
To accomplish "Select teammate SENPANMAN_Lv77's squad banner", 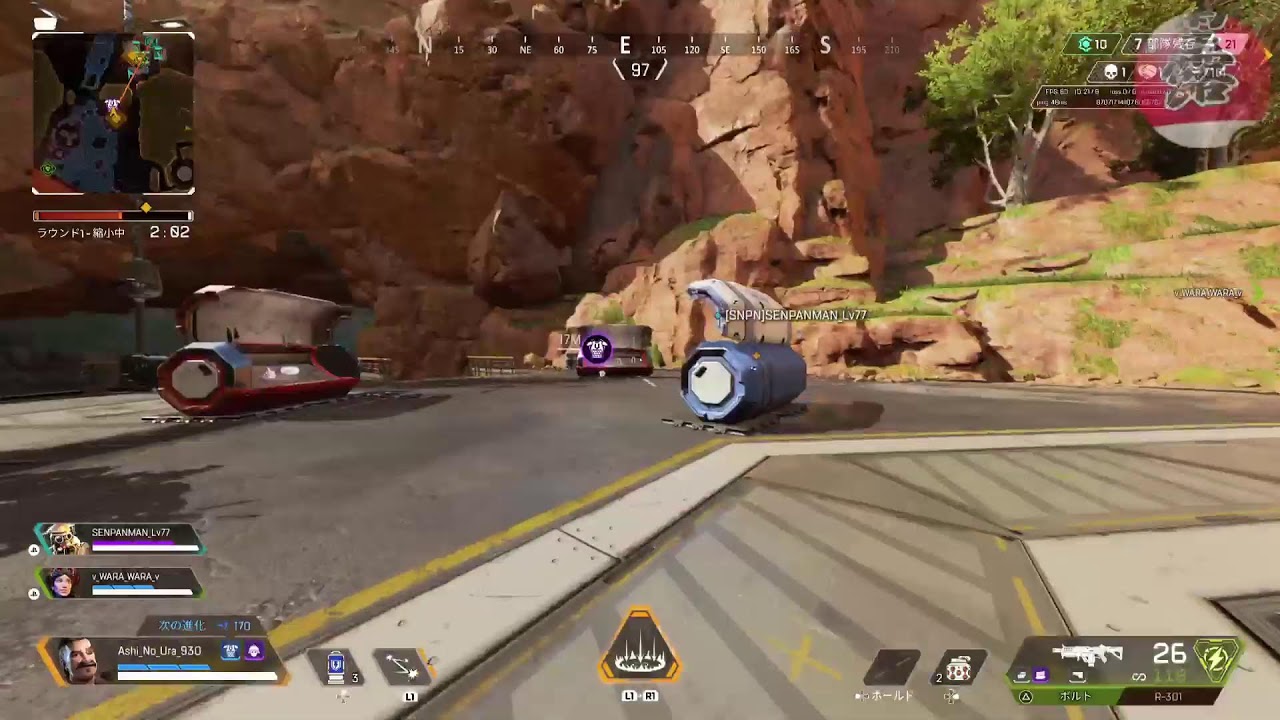I will [120, 539].
